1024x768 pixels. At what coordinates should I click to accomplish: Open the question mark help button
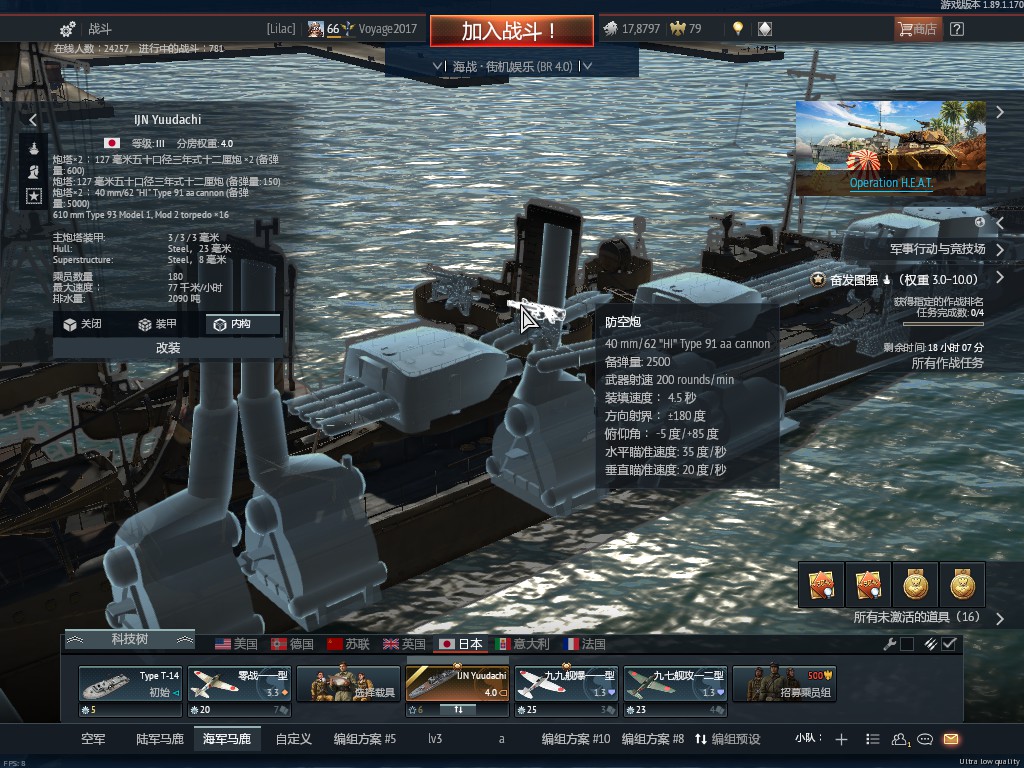957,29
